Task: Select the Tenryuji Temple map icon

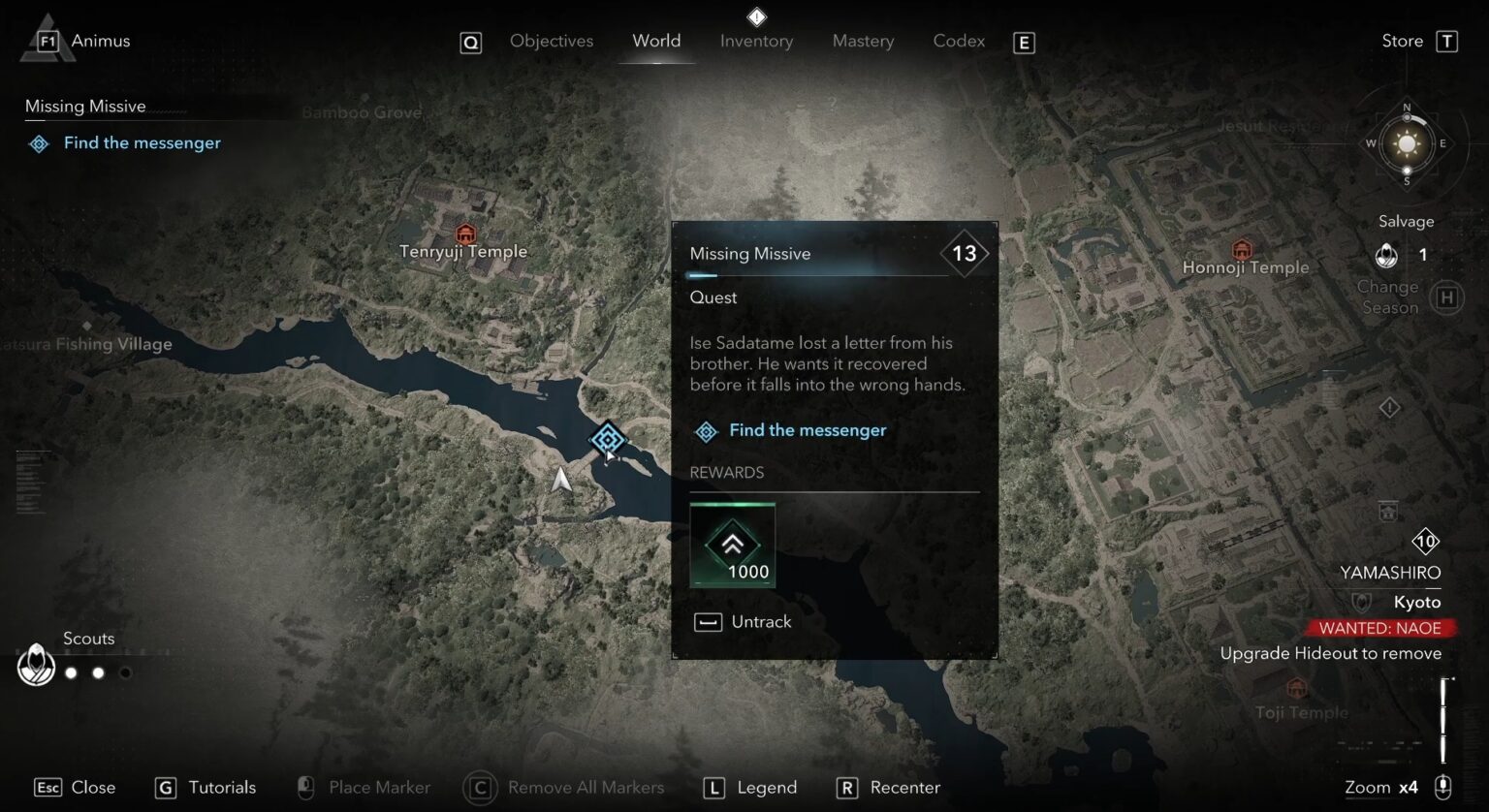Action: [464, 233]
